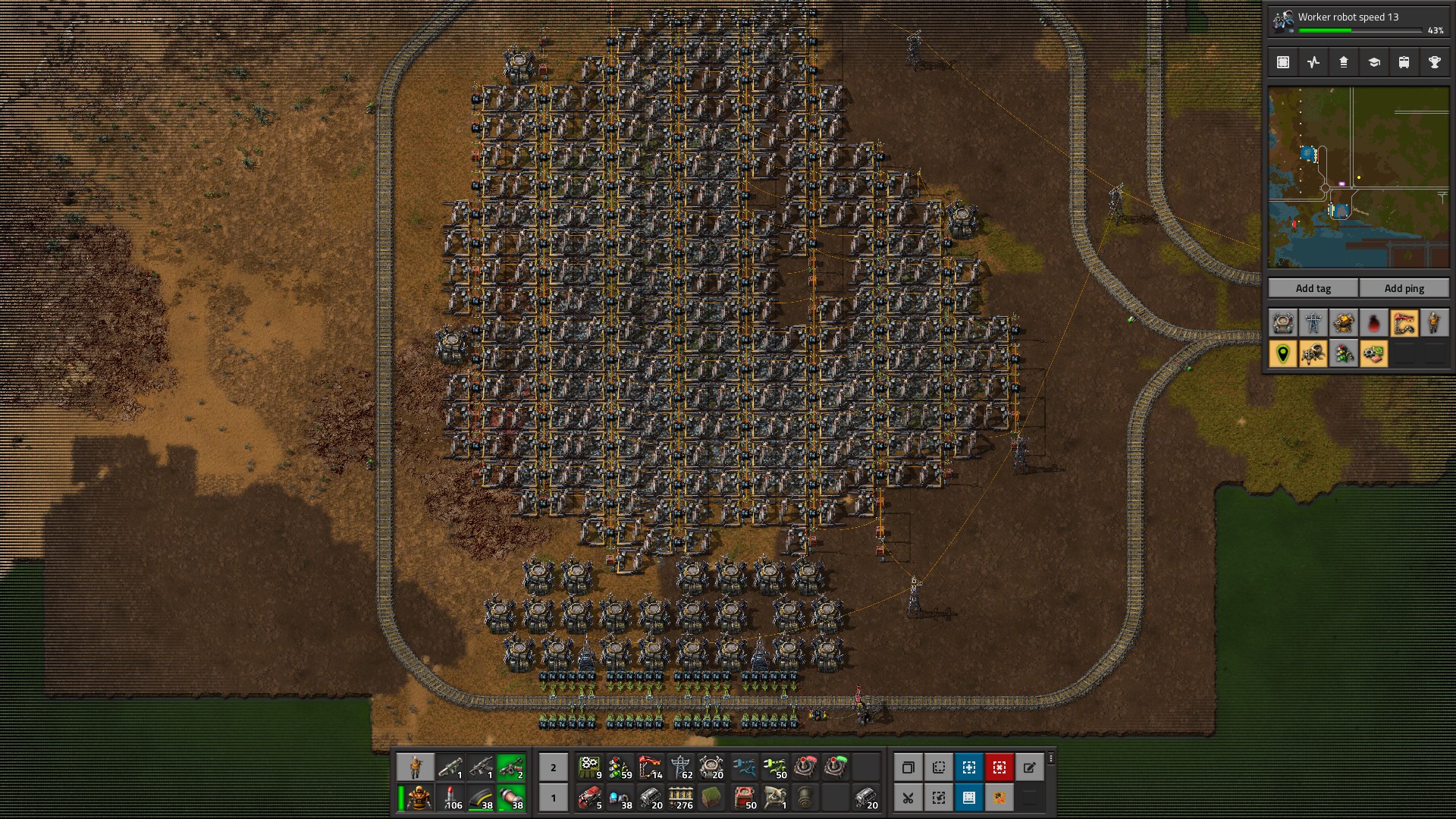Switch to quickbar row 1
Viewport: 1456px width, 819px height.
pyautogui.click(x=553, y=798)
